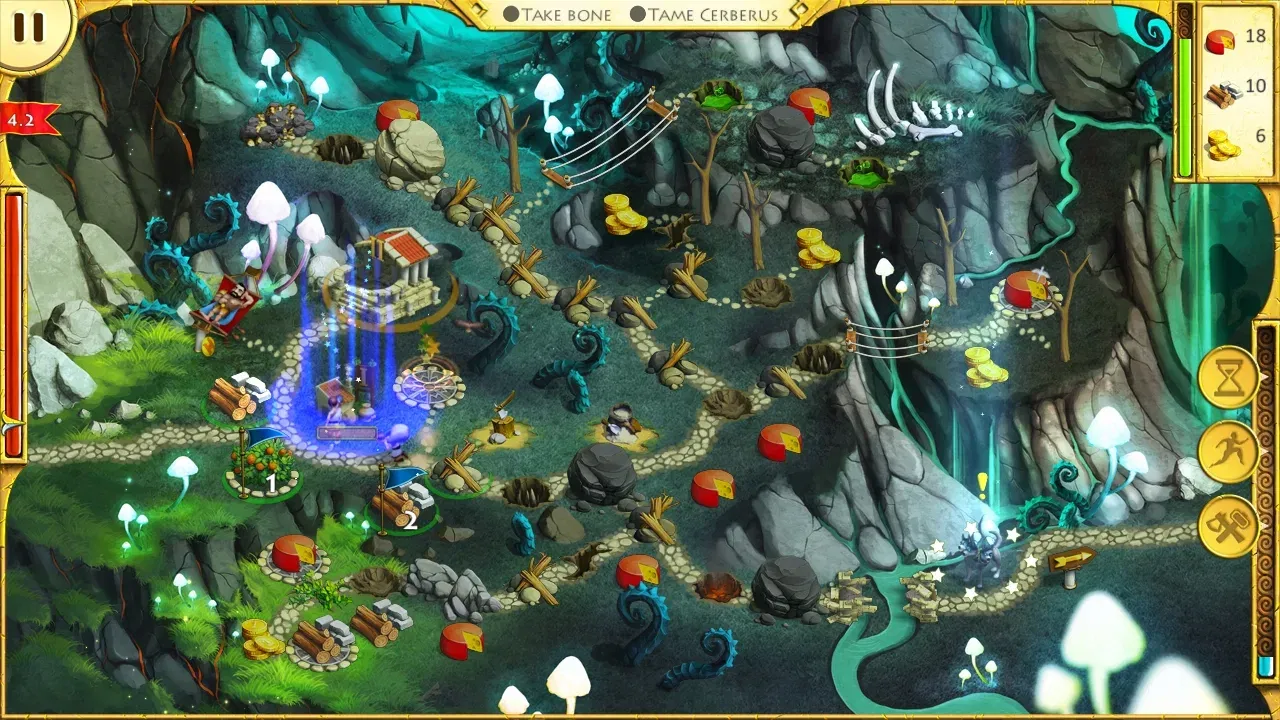The width and height of the screenshot is (1280, 720).
Task: Click the cheese resource counter icon
Action: [1218, 42]
